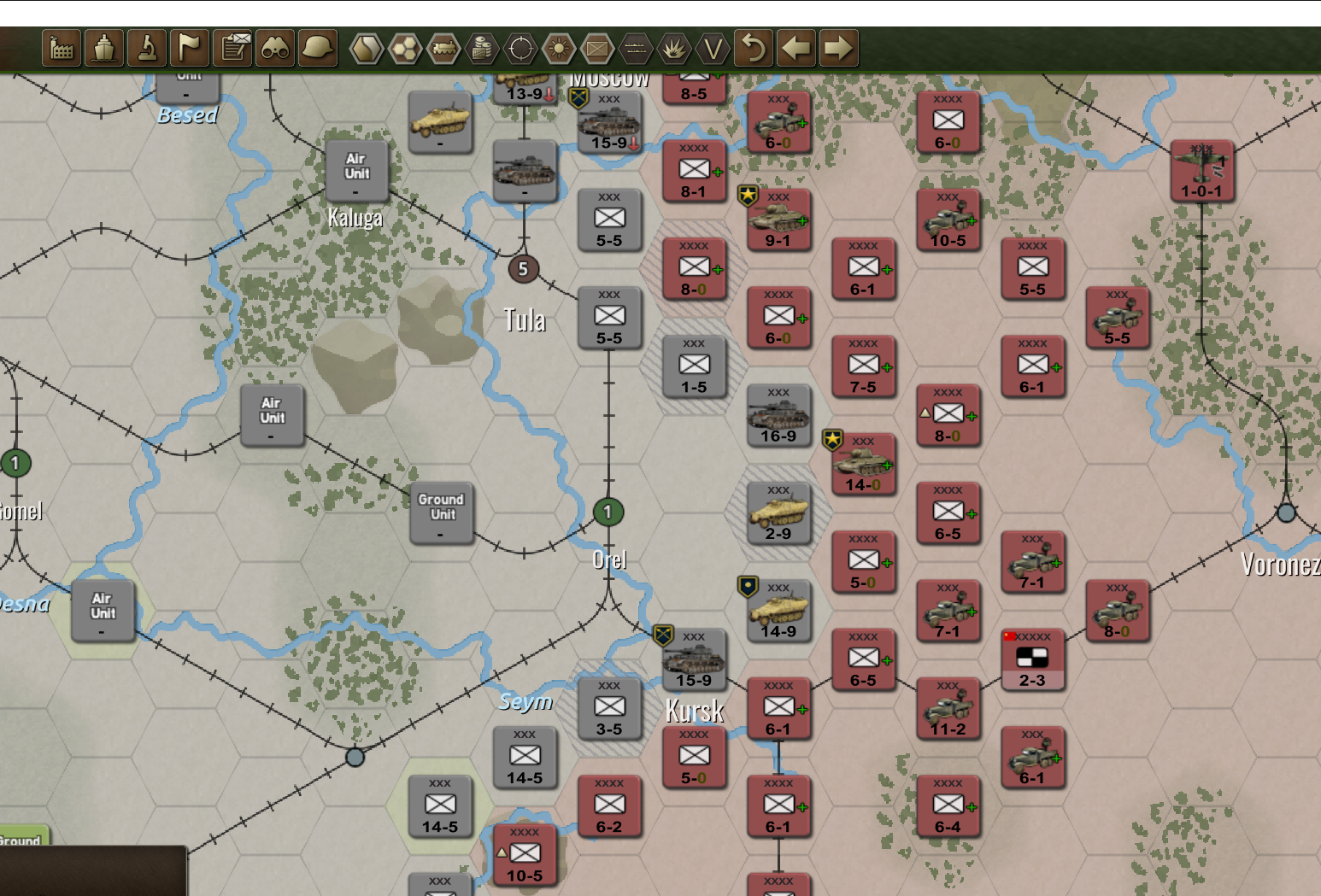
Task: Open the war reports clipboard screen
Action: pos(231,49)
